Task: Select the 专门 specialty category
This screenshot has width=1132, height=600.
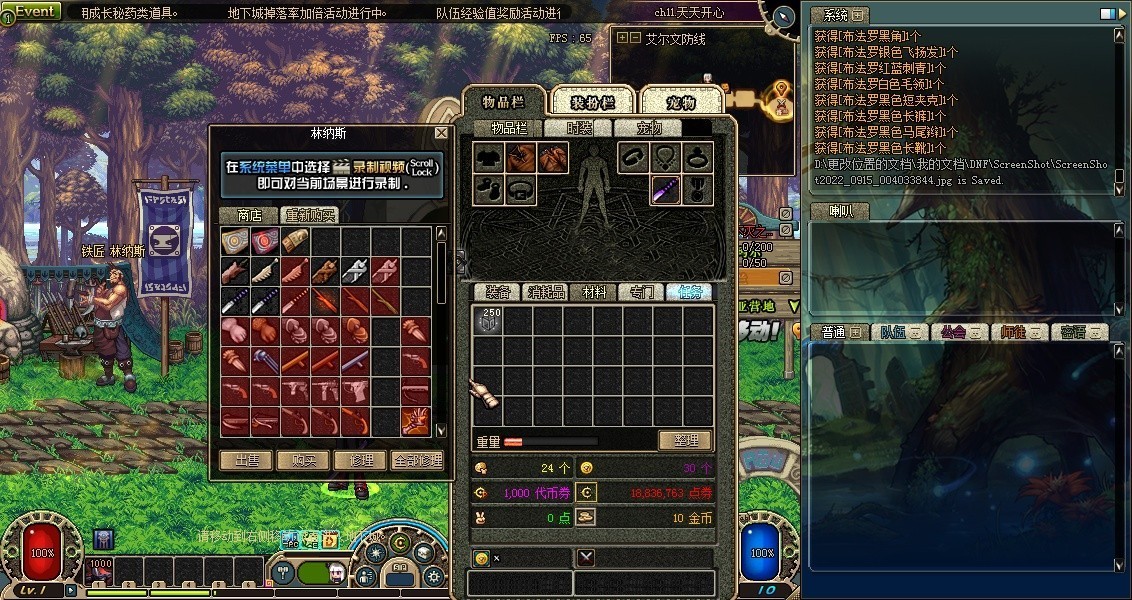Action: point(641,292)
